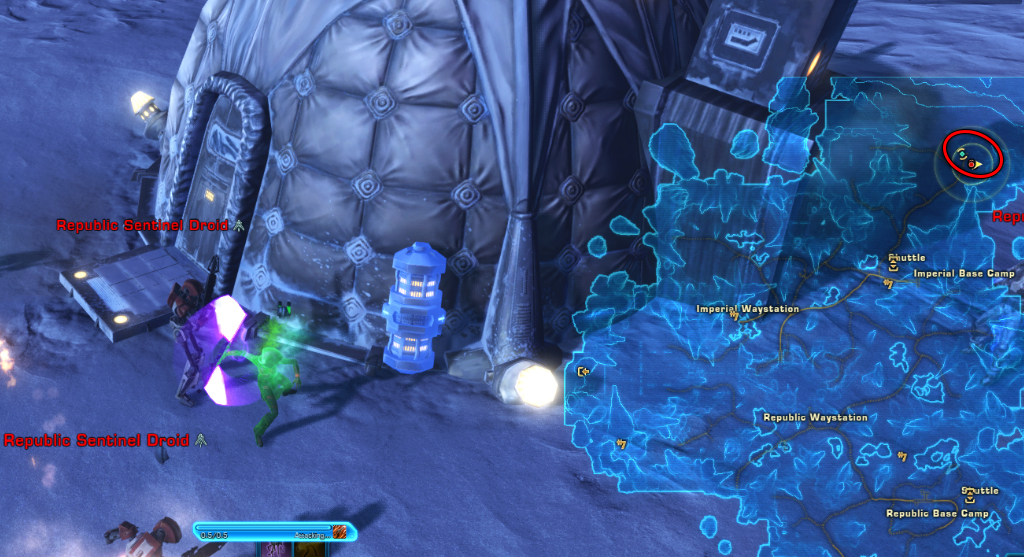Click the player arrow inside the red circle
This screenshot has width=1024, height=557.
980,164
